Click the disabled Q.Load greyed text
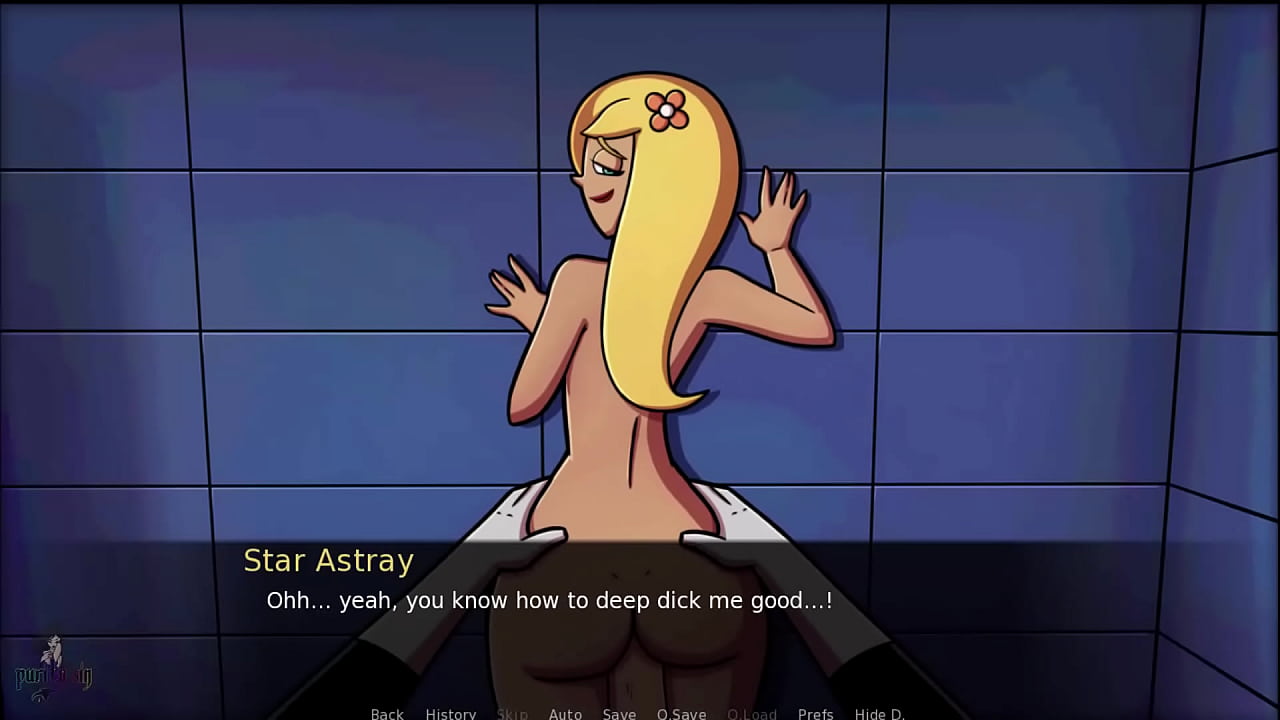1280x720 pixels. (752, 714)
